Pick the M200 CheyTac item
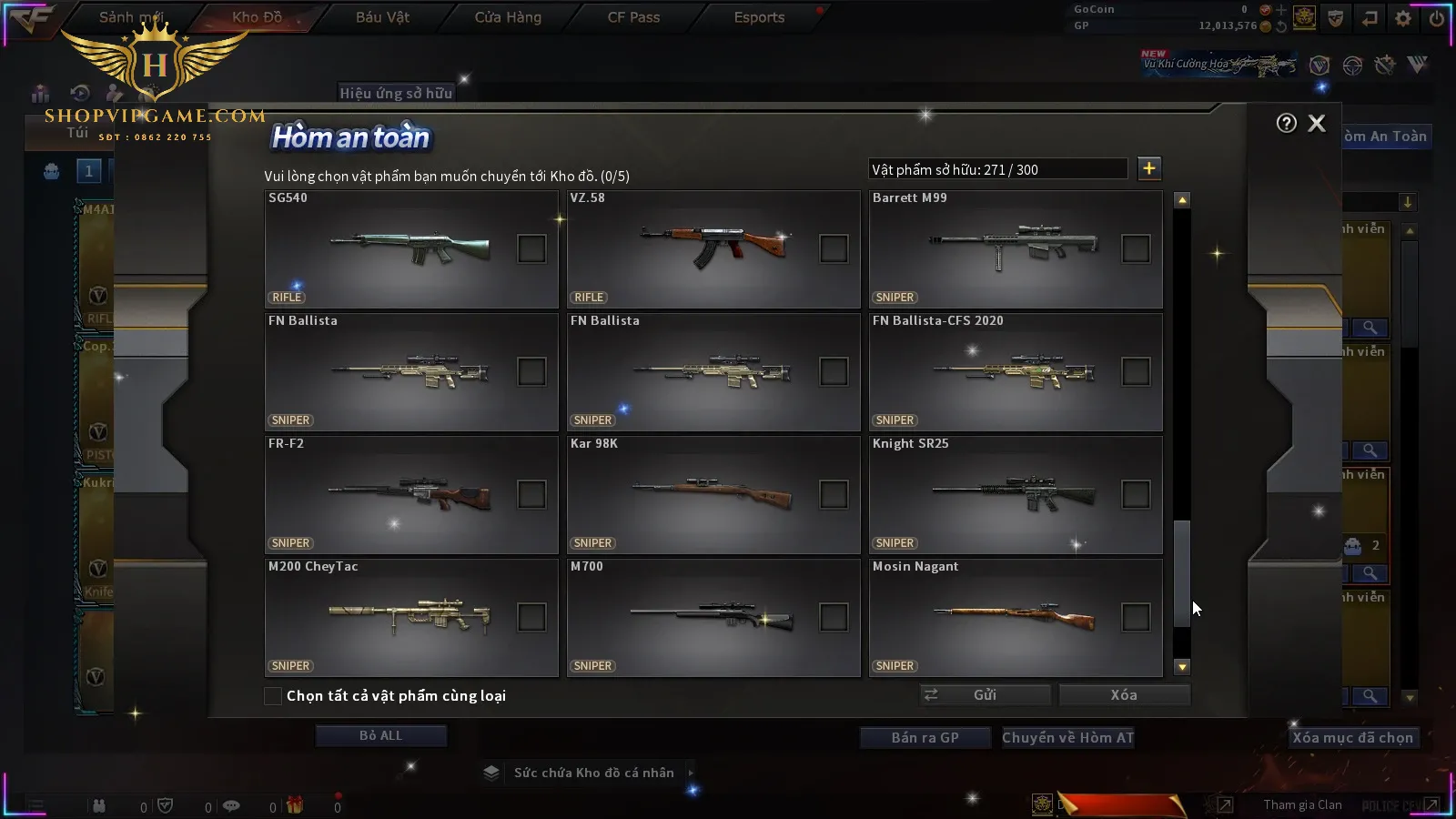Screen dimensions: 1456x819 (x=531, y=617)
